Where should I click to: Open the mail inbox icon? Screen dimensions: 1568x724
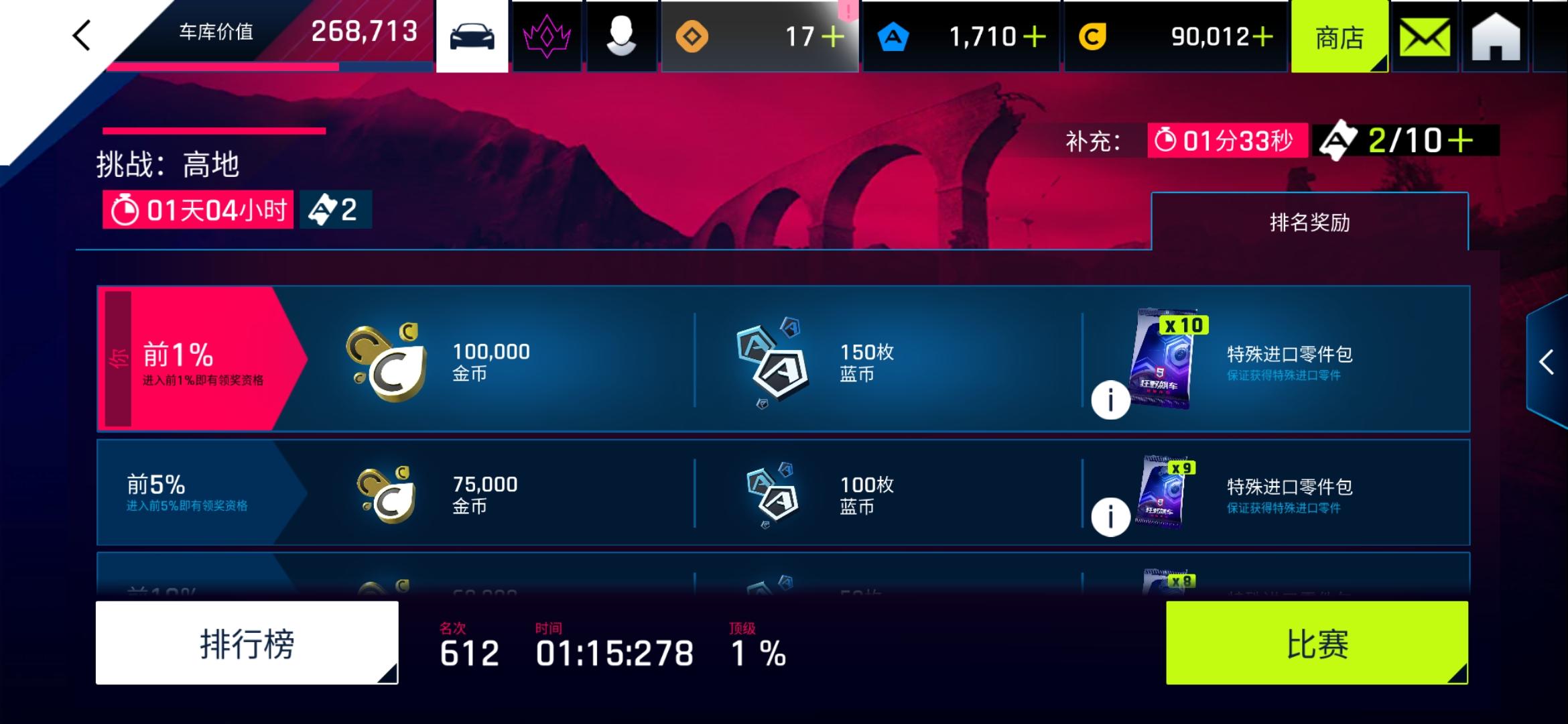[x=1423, y=36]
